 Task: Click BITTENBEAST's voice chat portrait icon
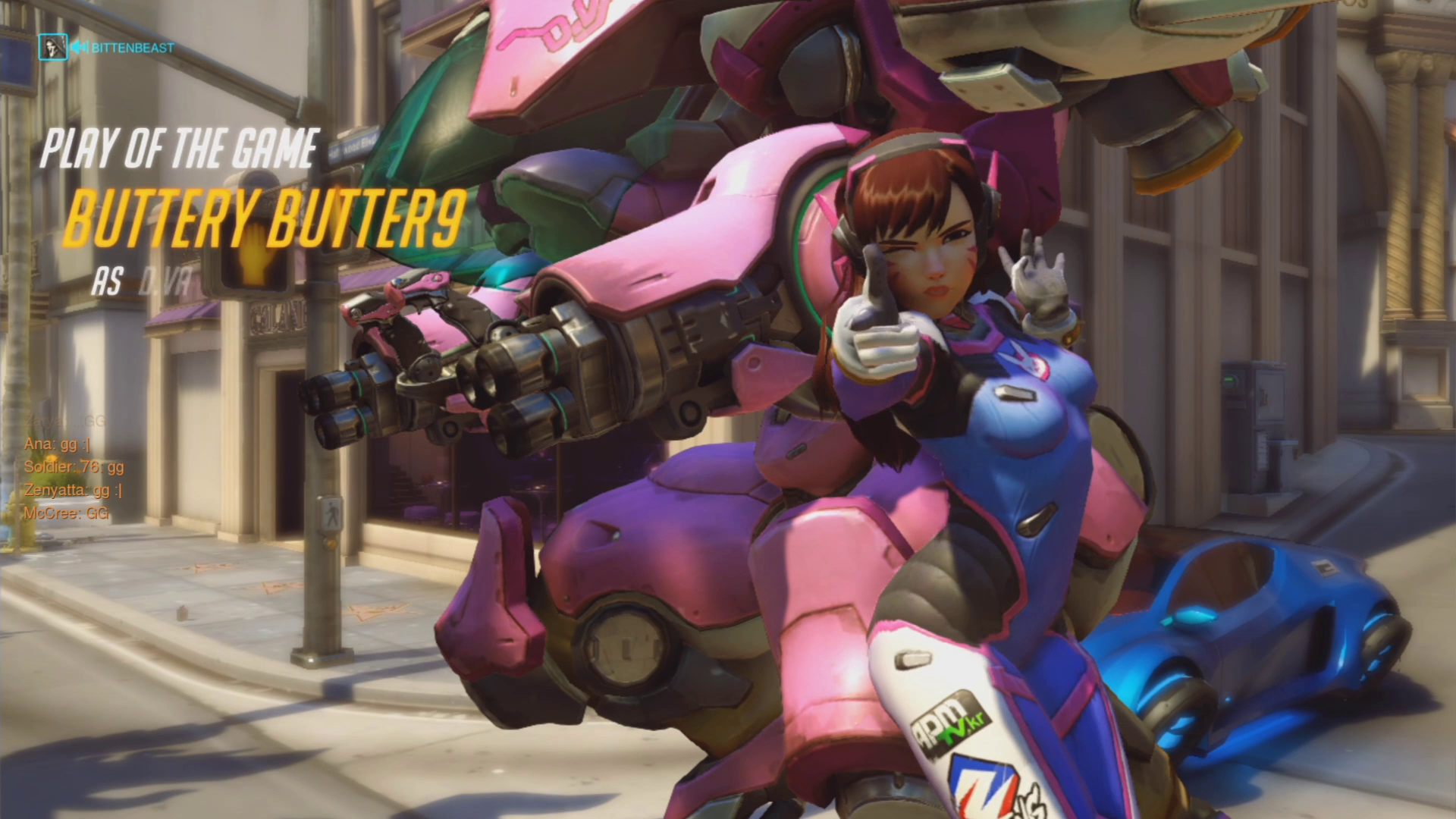coord(52,47)
